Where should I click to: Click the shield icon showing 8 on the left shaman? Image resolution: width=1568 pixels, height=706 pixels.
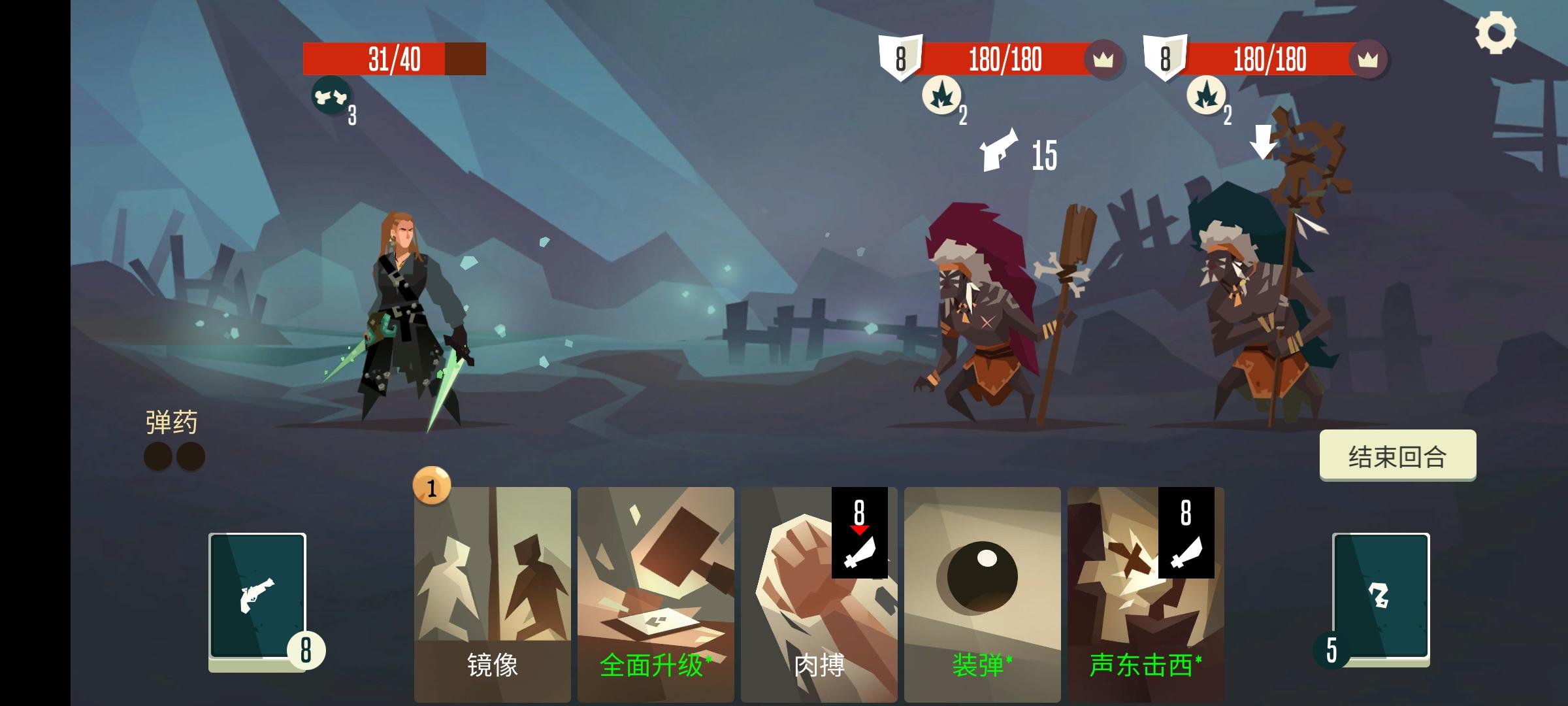[900, 60]
